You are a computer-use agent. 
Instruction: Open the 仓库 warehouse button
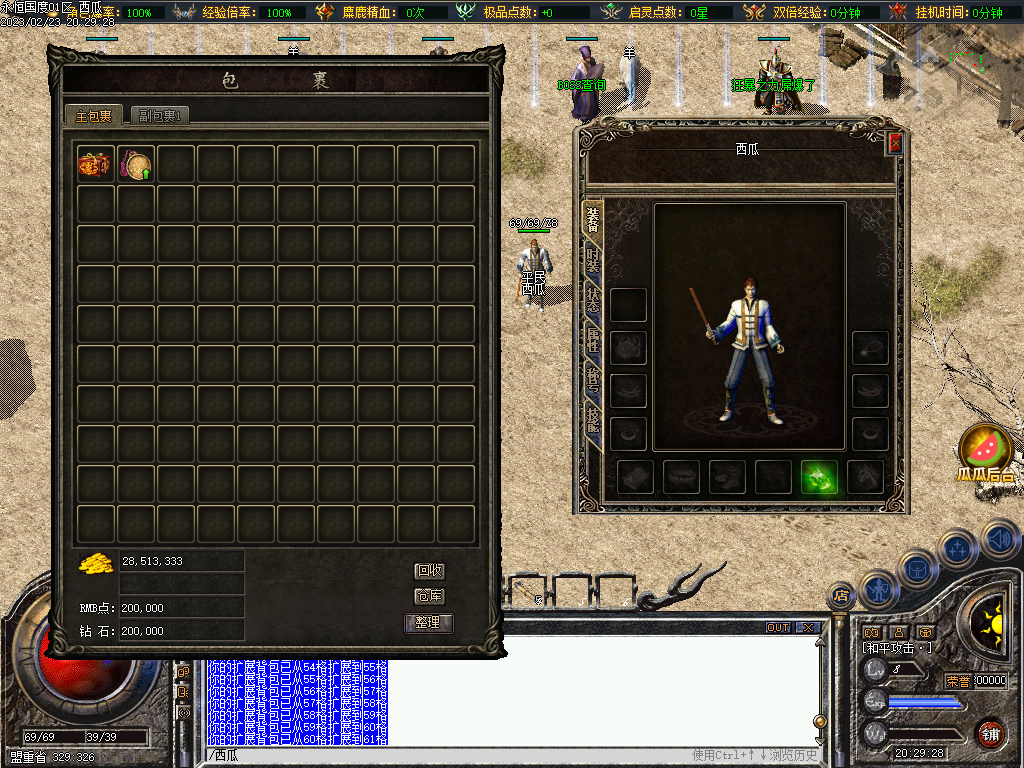430,596
